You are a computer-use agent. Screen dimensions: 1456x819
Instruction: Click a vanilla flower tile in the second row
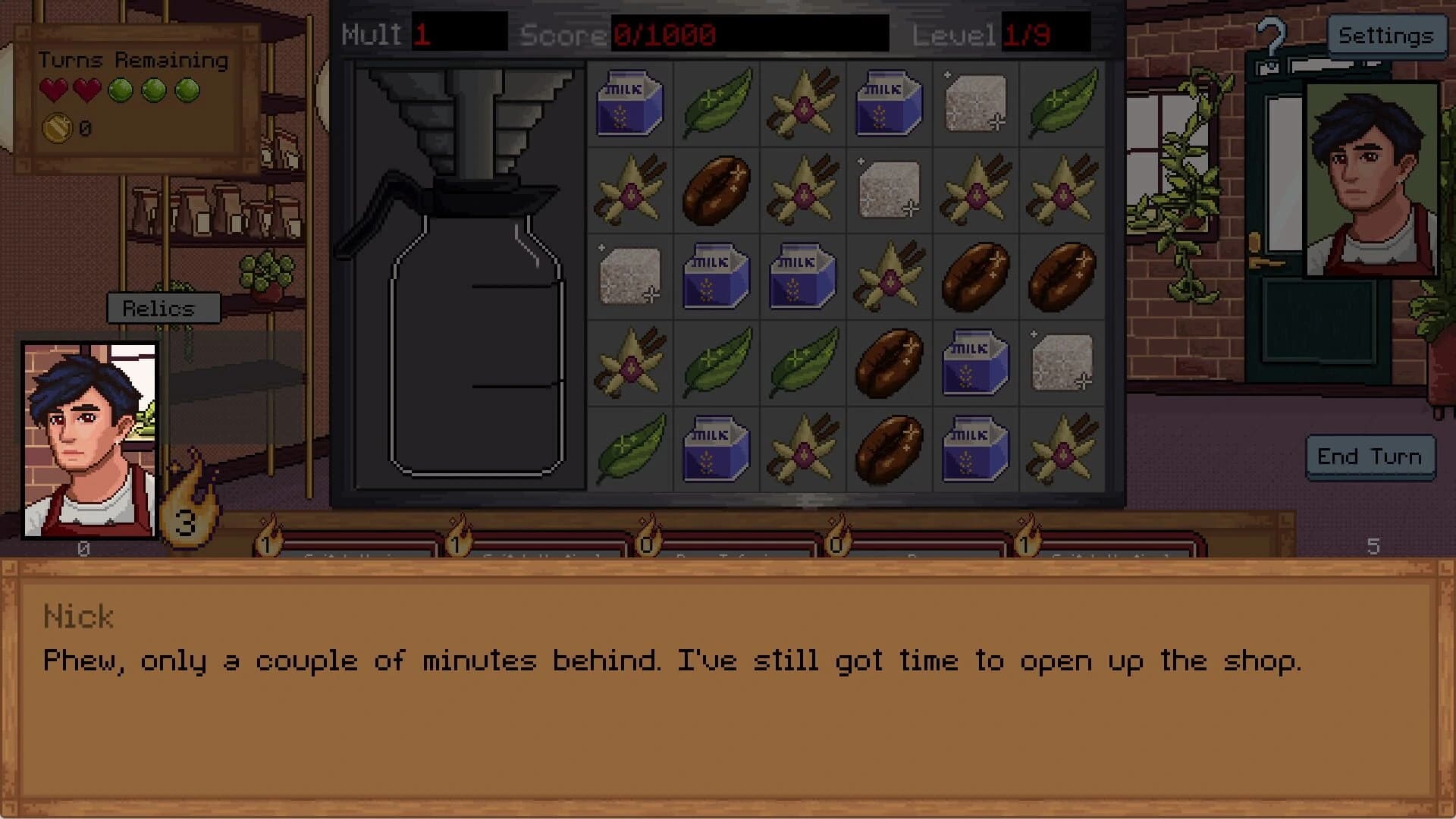tap(629, 190)
